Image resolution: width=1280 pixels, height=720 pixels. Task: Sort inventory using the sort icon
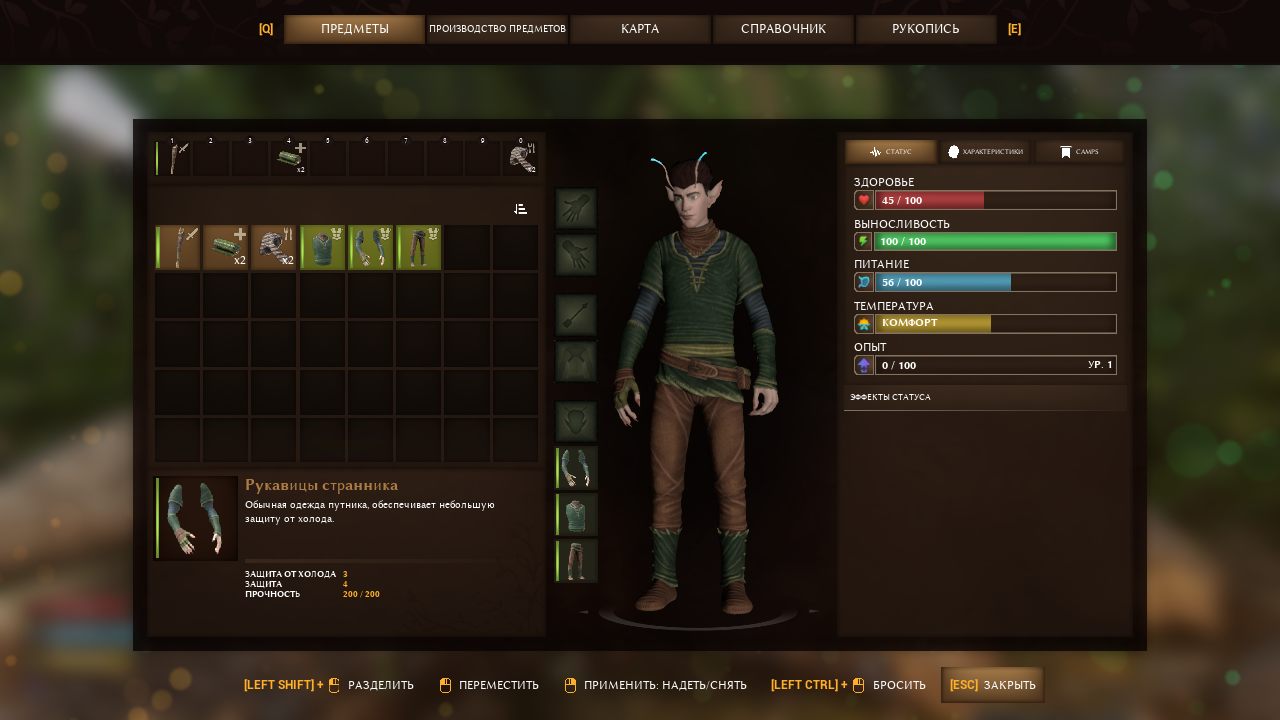pyautogui.click(x=520, y=209)
